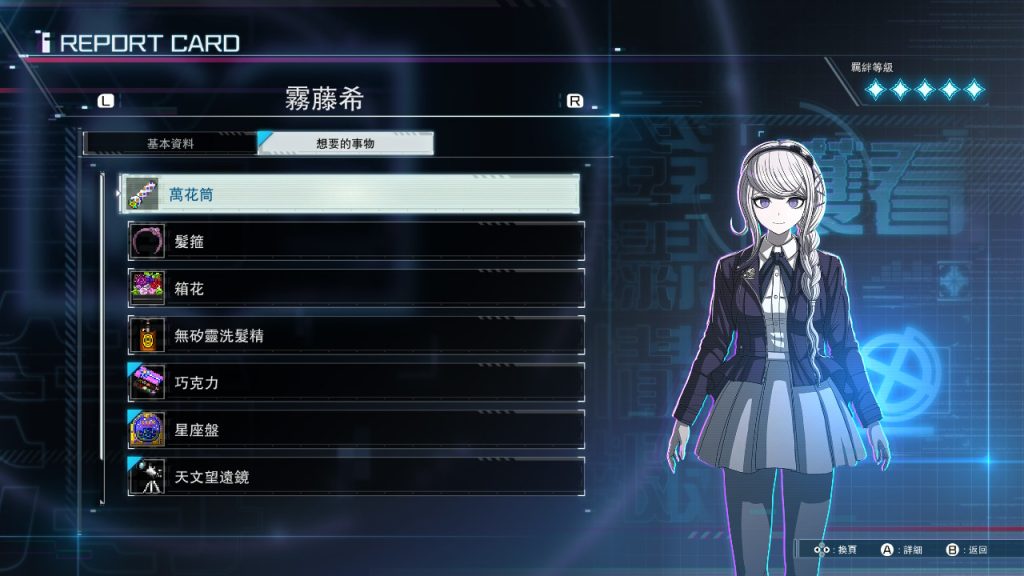The height and width of the screenshot is (576, 1024).
Task: Choose the 髮箍 item row
Action: [355, 241]
